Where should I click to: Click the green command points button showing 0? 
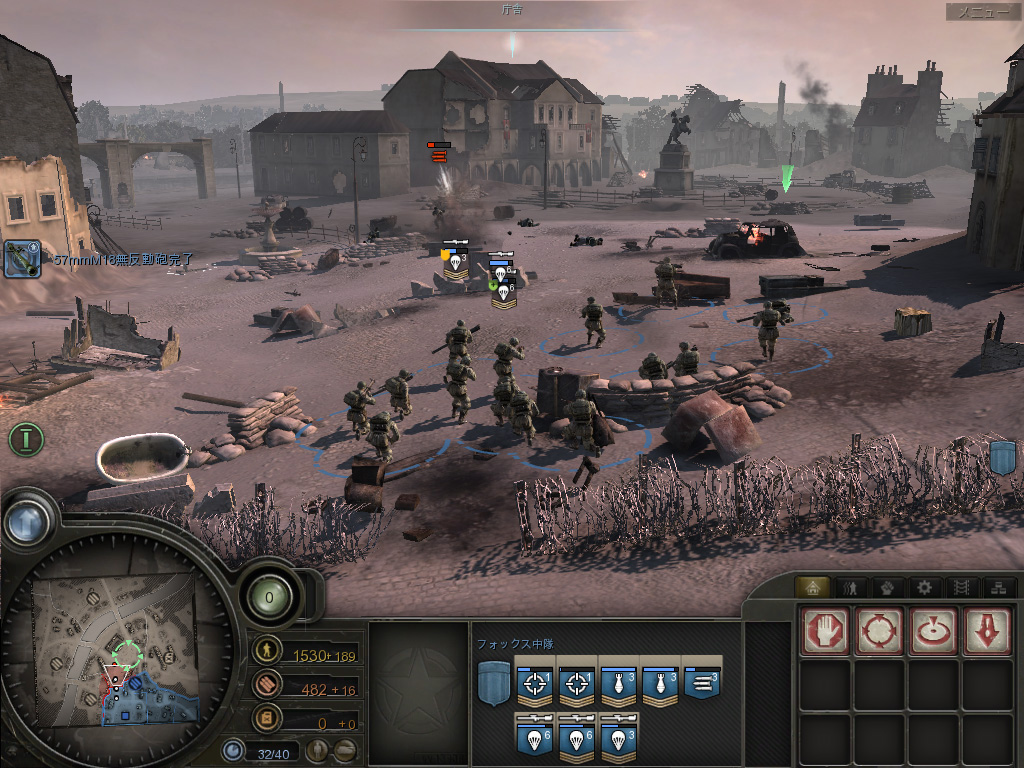pos(269,598)
